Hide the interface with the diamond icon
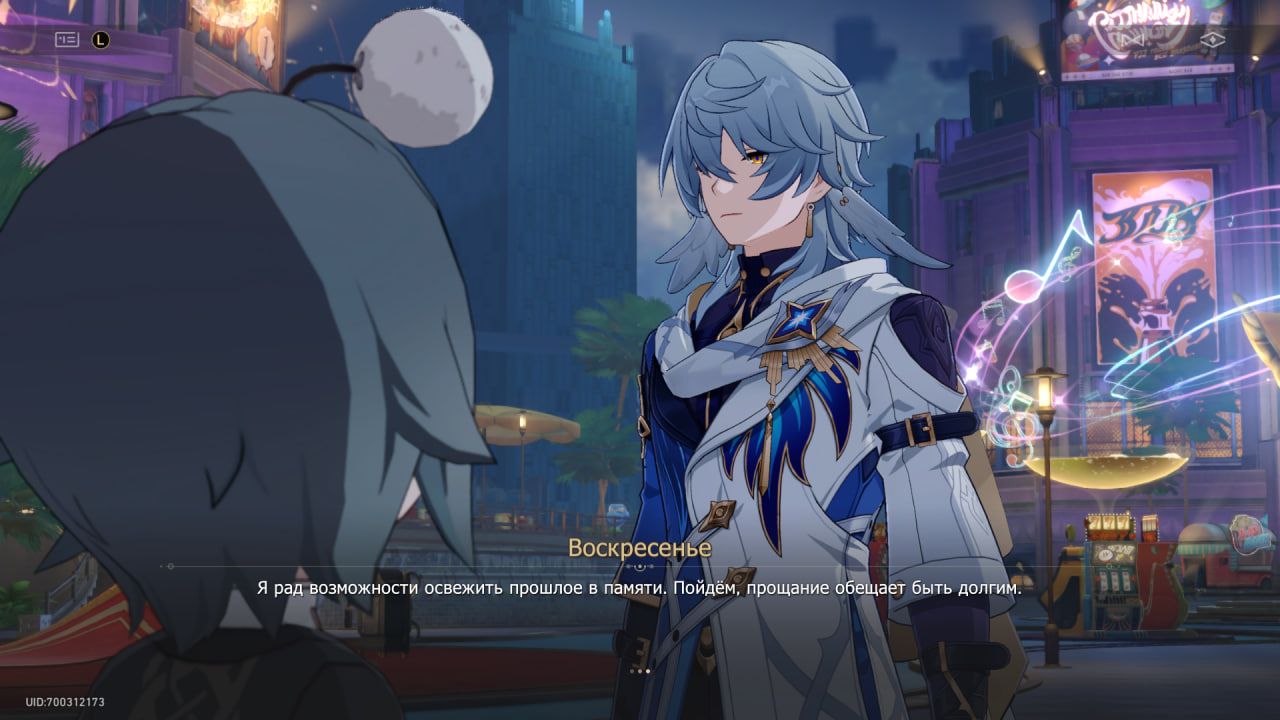Viewport: 1280px width, 720px height. tap(1212, 40)
